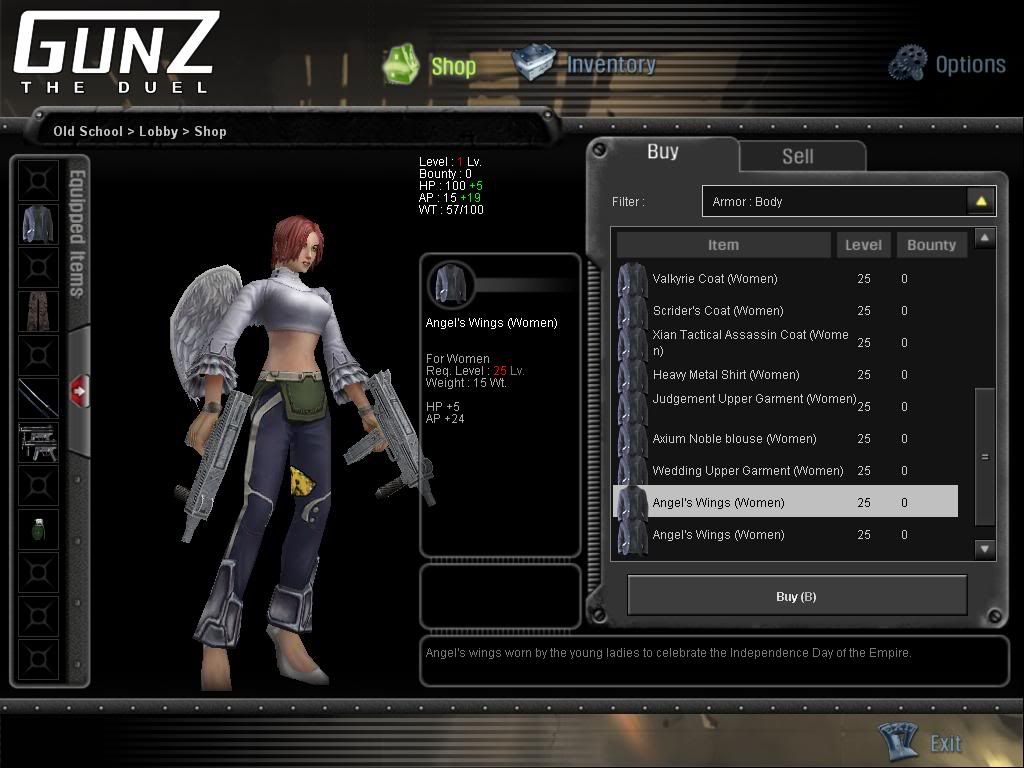Choose Judgement Upper Garment (Women)
The height and width of the screenshot is (768, 1024).
[754, 399]
